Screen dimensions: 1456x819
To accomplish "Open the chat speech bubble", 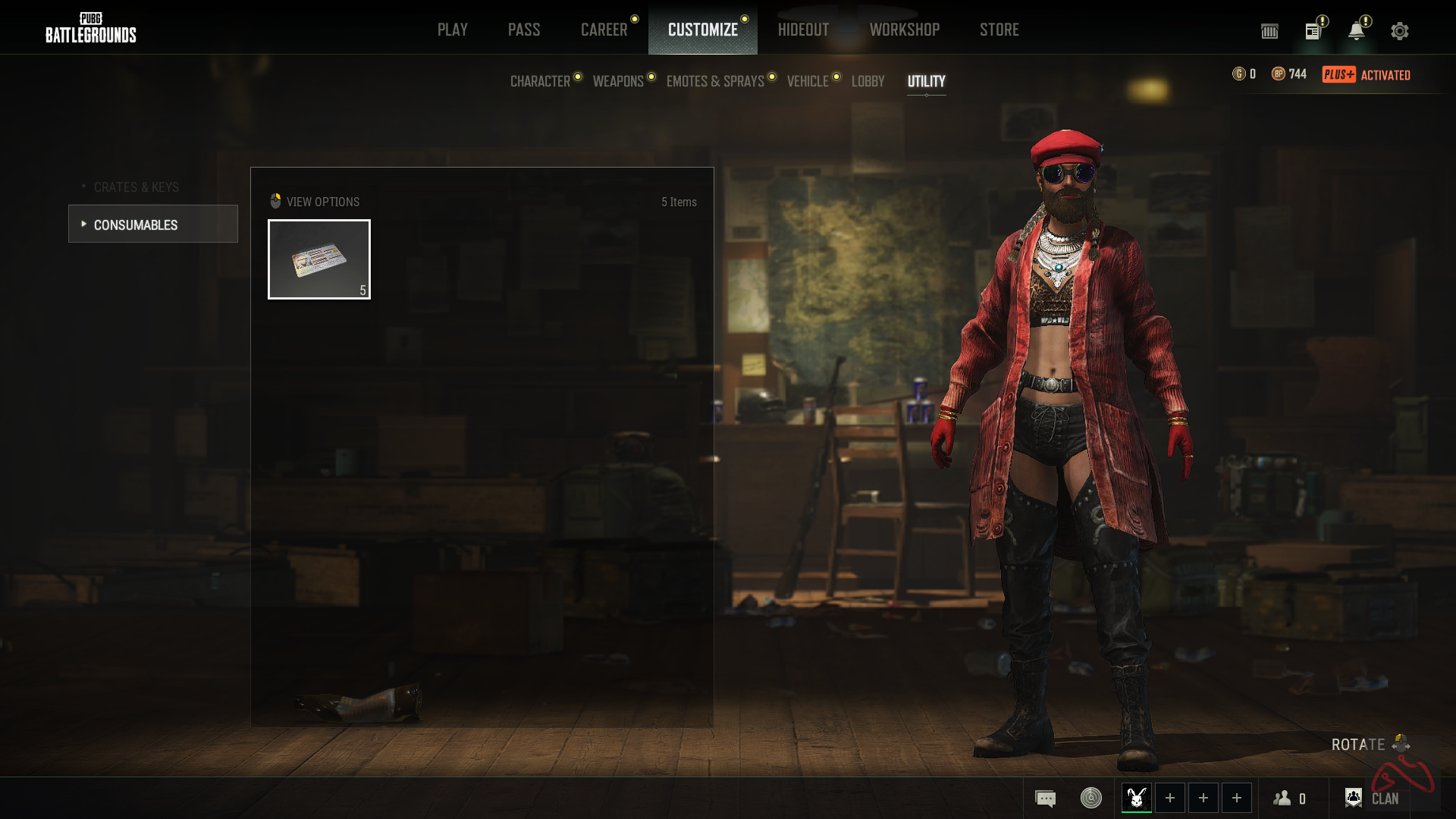I will tap(1045, 799).
